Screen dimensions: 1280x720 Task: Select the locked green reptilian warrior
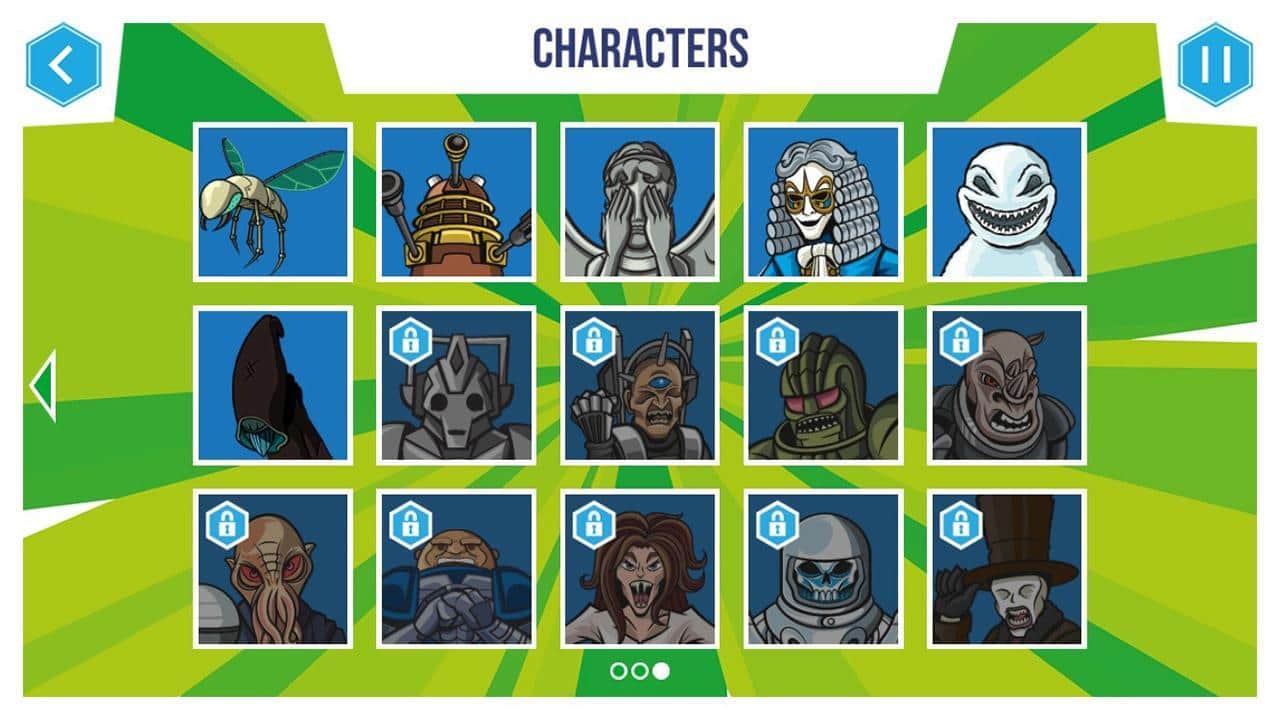coord(823,386)
